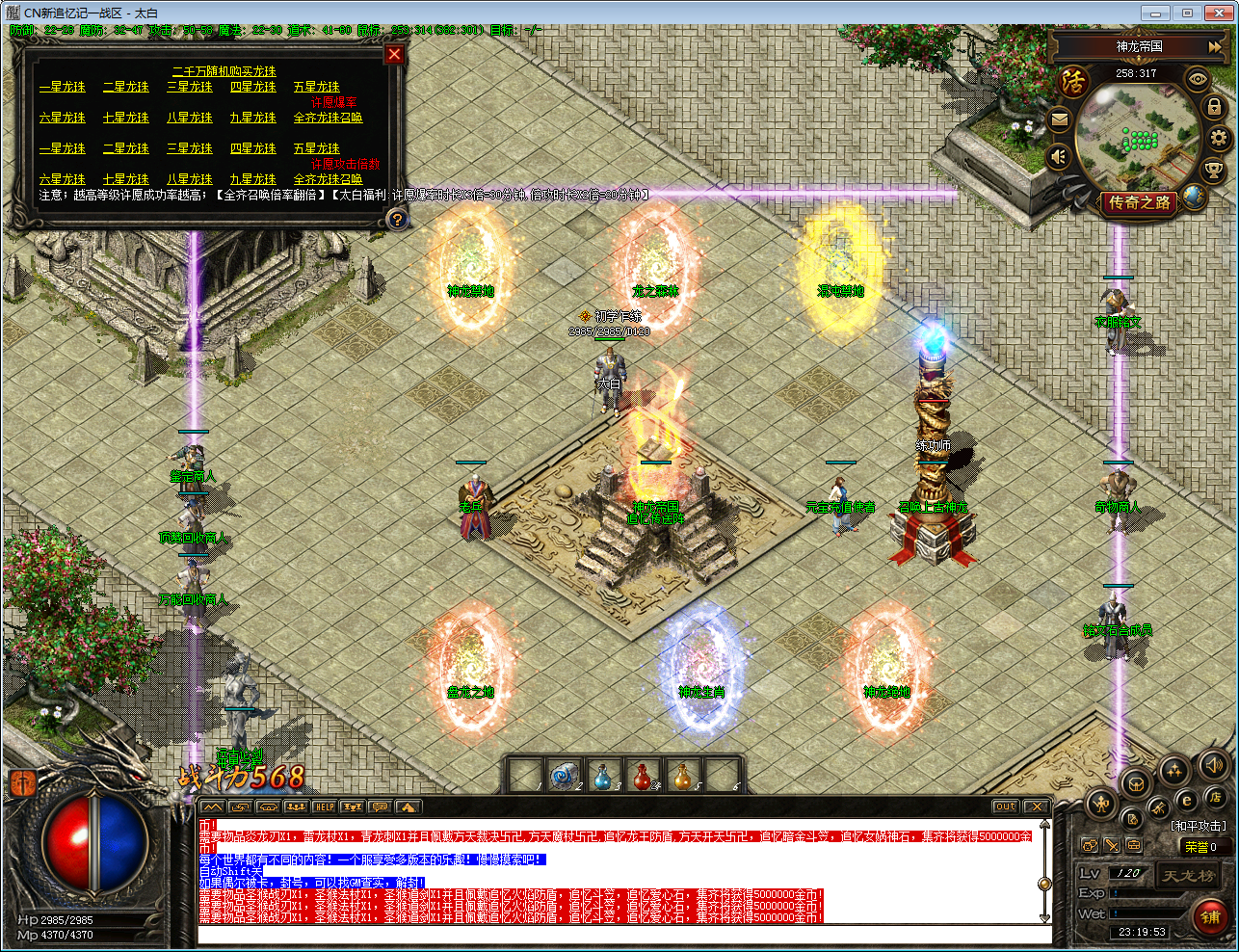Use the red potion in the hotbar
1239x952 pixels.
tap(642, 777)
